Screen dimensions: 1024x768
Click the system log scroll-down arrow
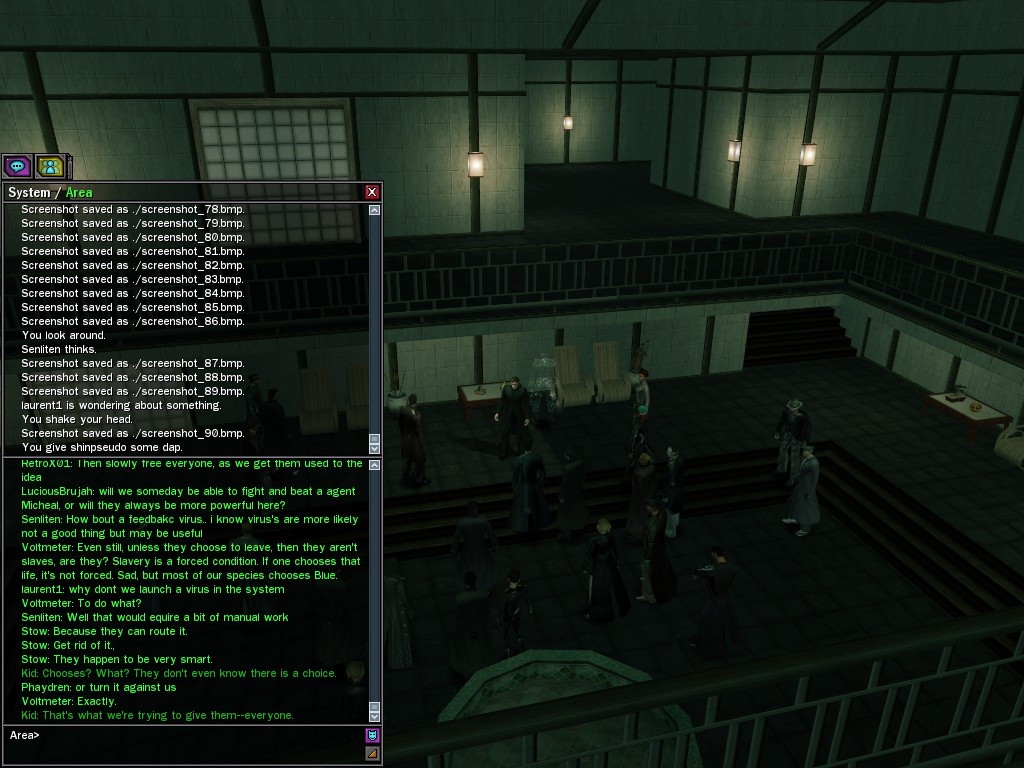(375, 447)
